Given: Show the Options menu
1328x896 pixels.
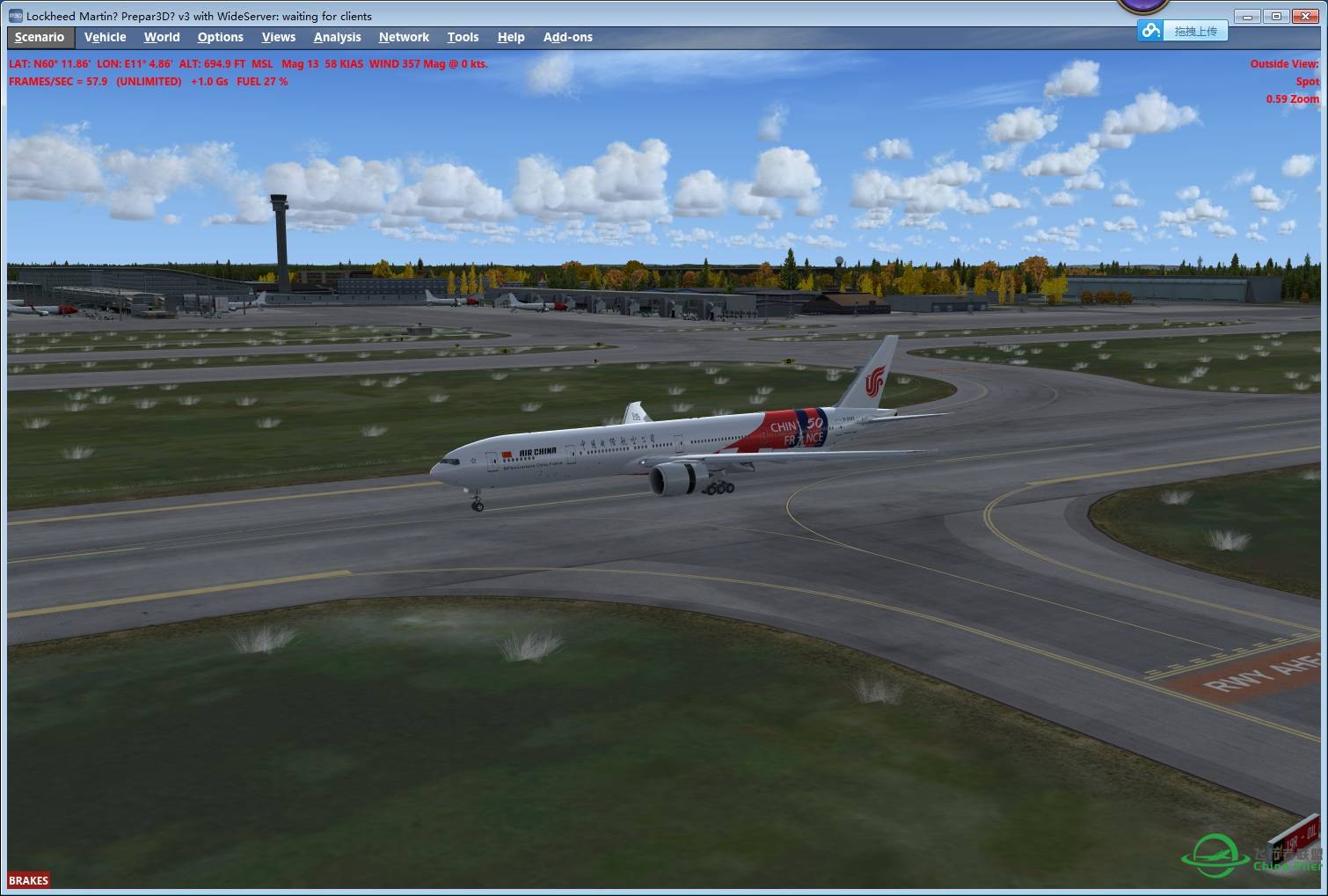Looking at the screenshot, I should 220,37.
